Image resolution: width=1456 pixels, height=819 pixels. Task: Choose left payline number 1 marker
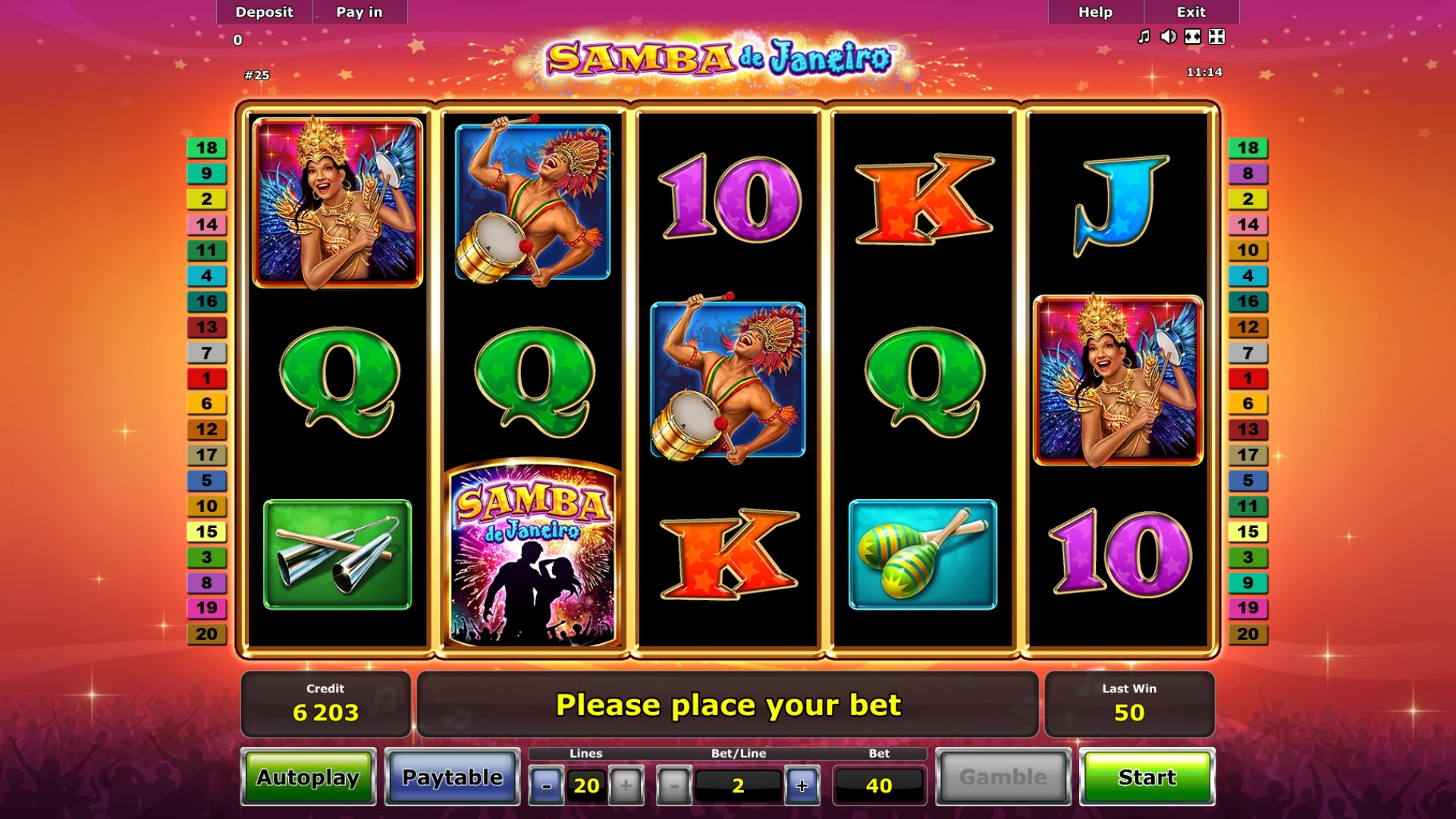[206, 378]
